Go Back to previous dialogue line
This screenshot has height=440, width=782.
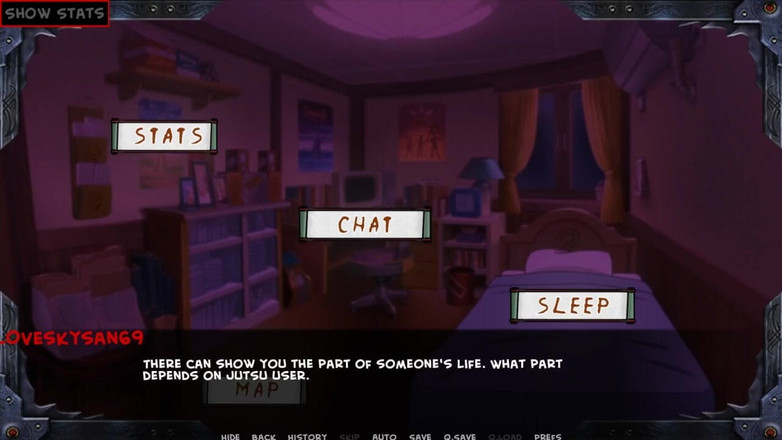(264, 436)
